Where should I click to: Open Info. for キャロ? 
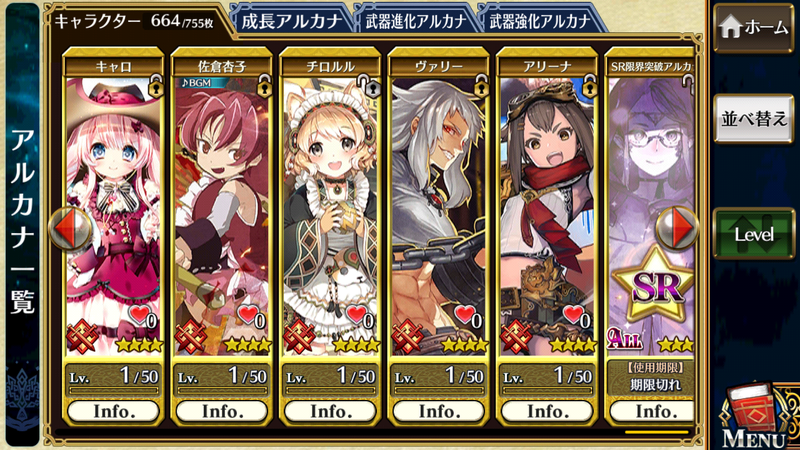click(114, 410)
